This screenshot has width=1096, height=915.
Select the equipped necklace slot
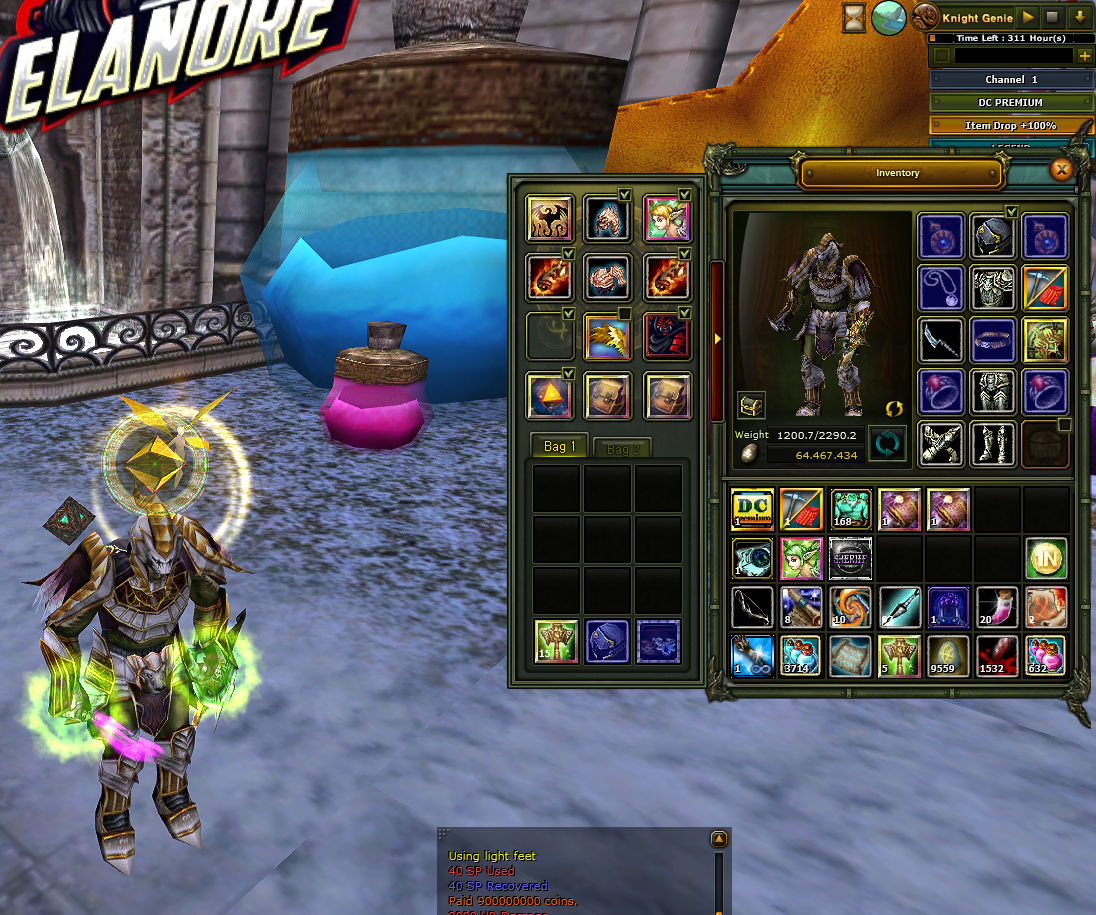[941, 289]
